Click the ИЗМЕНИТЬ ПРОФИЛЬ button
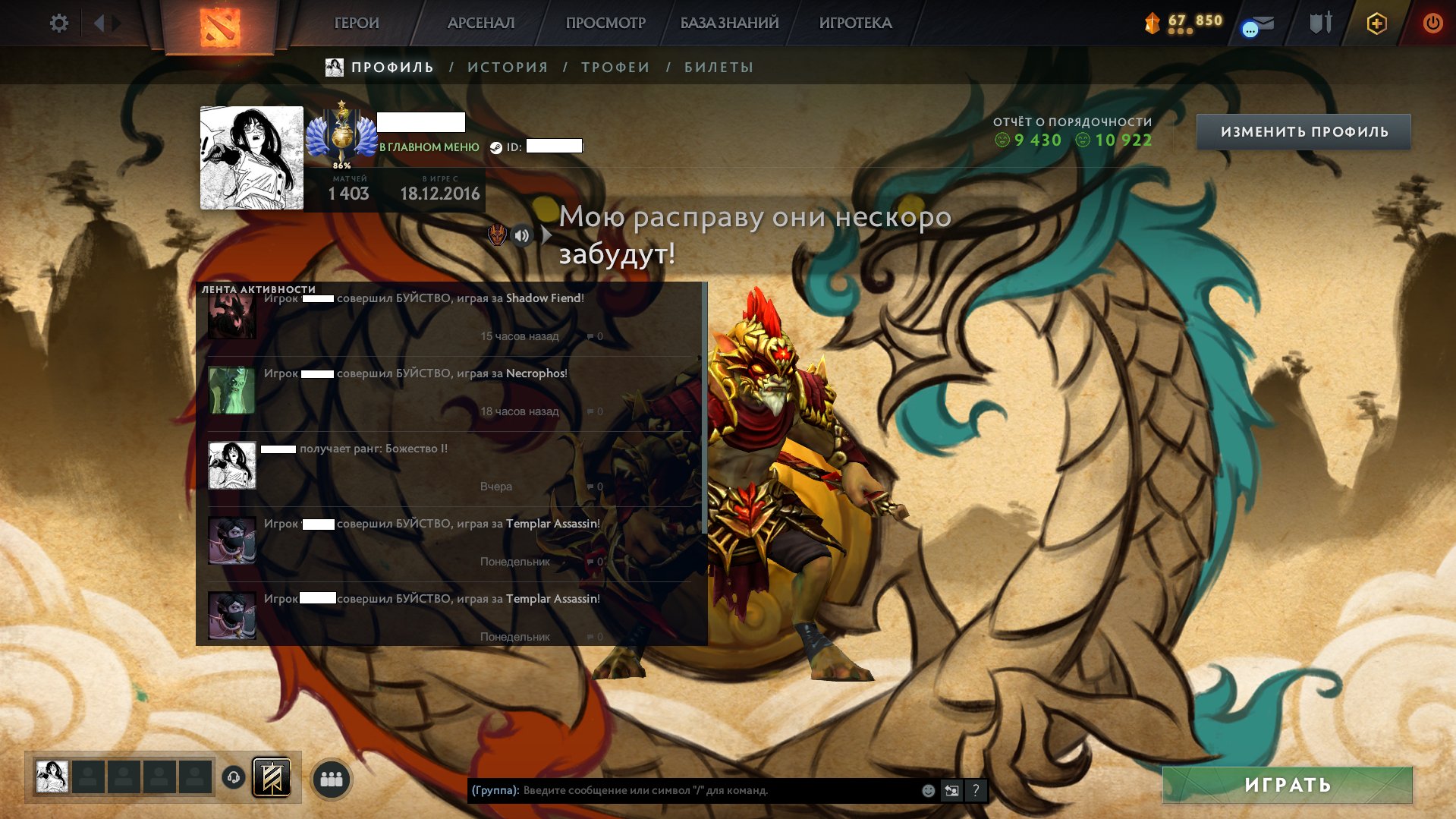 click(x=1307, y=131)
